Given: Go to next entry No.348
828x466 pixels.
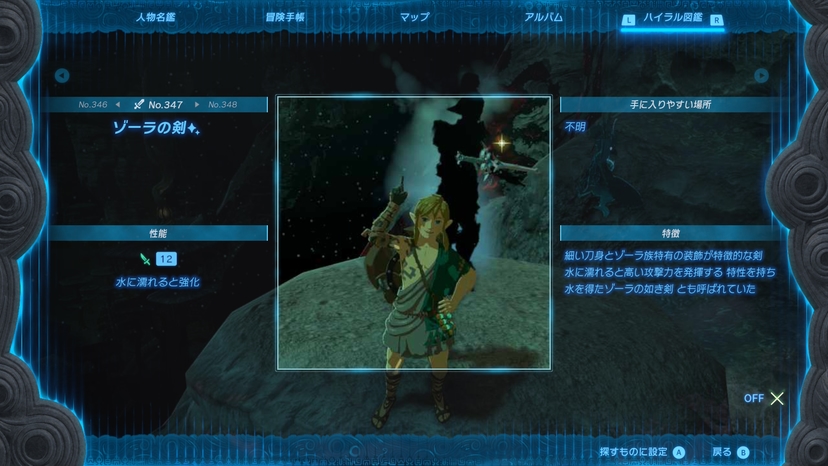Looking at the screenshot, I should point(221,104).
